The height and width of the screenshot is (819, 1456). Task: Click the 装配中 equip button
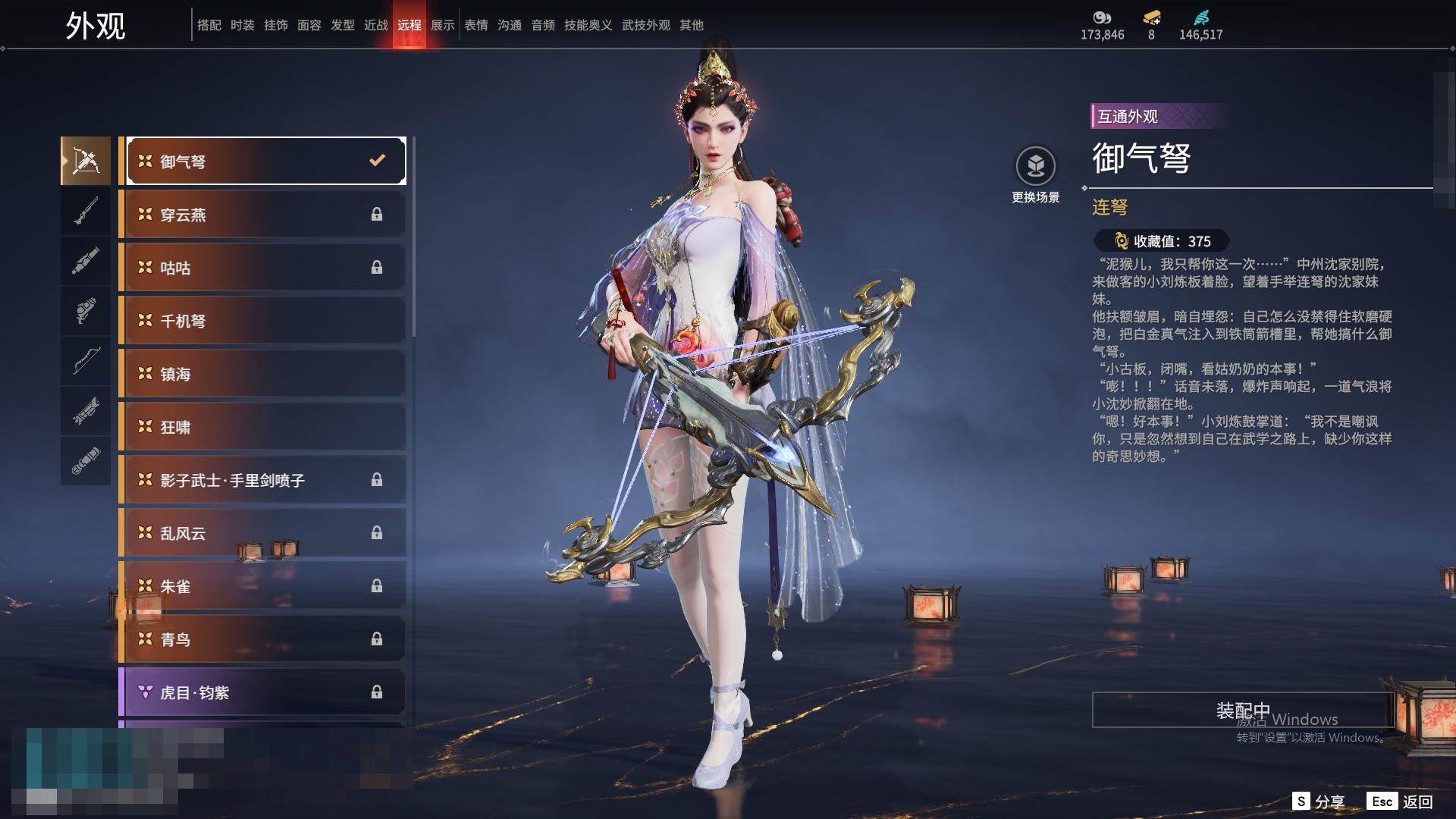1242,710
